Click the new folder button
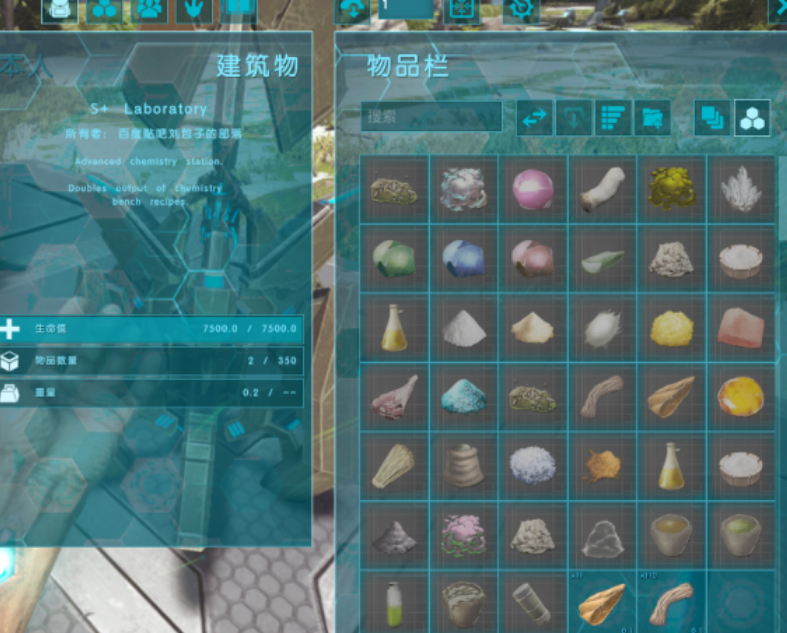787x633 pixels. (652, 117)
